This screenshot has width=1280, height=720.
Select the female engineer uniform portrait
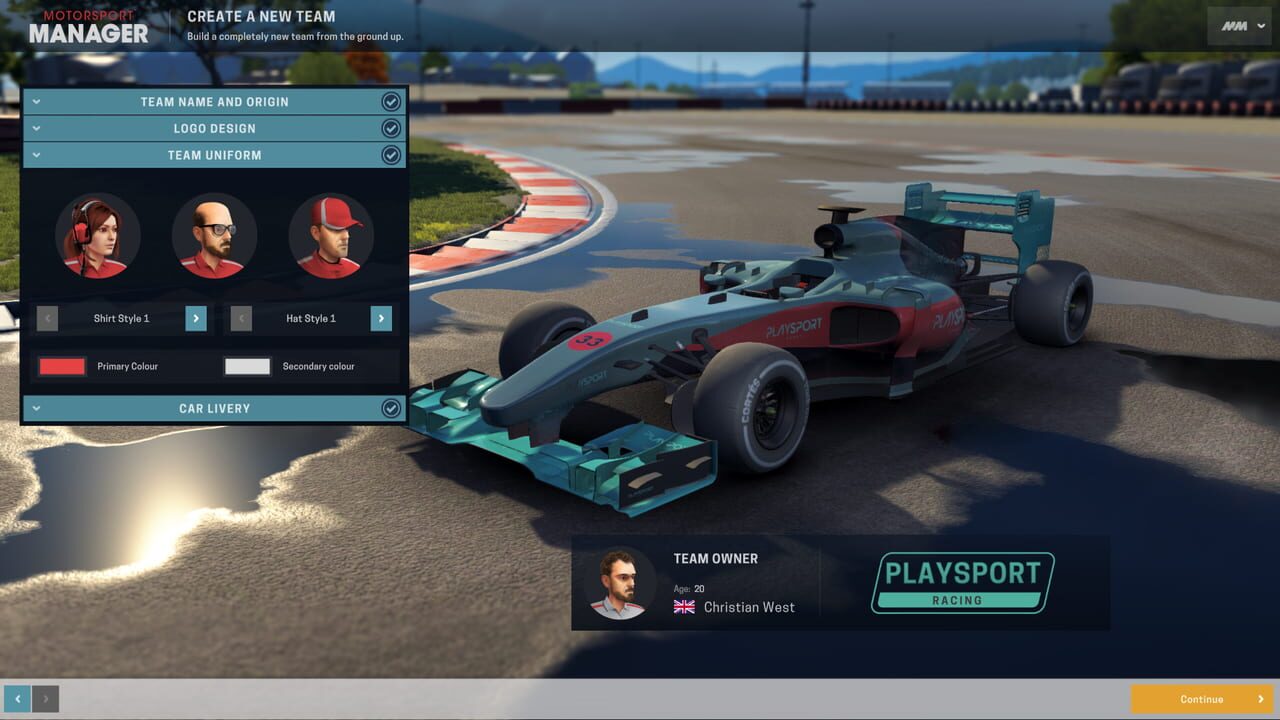point(98,235)
